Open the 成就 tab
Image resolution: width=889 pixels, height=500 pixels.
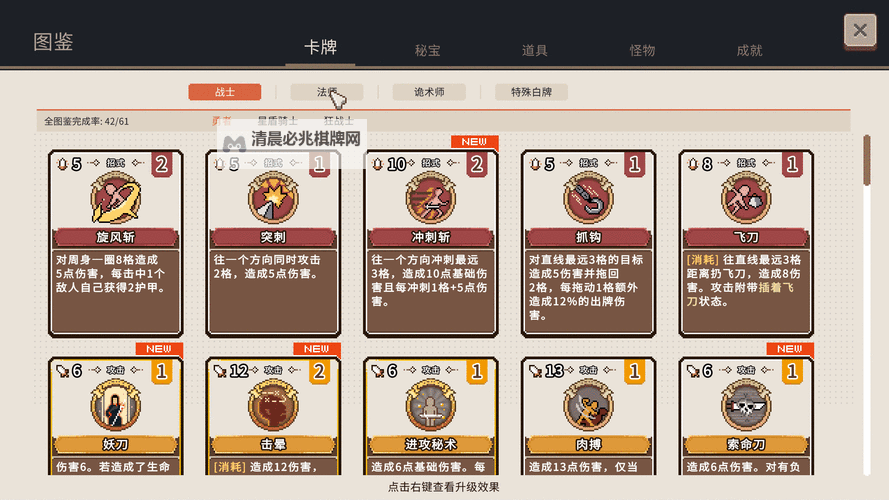(749, 51)
